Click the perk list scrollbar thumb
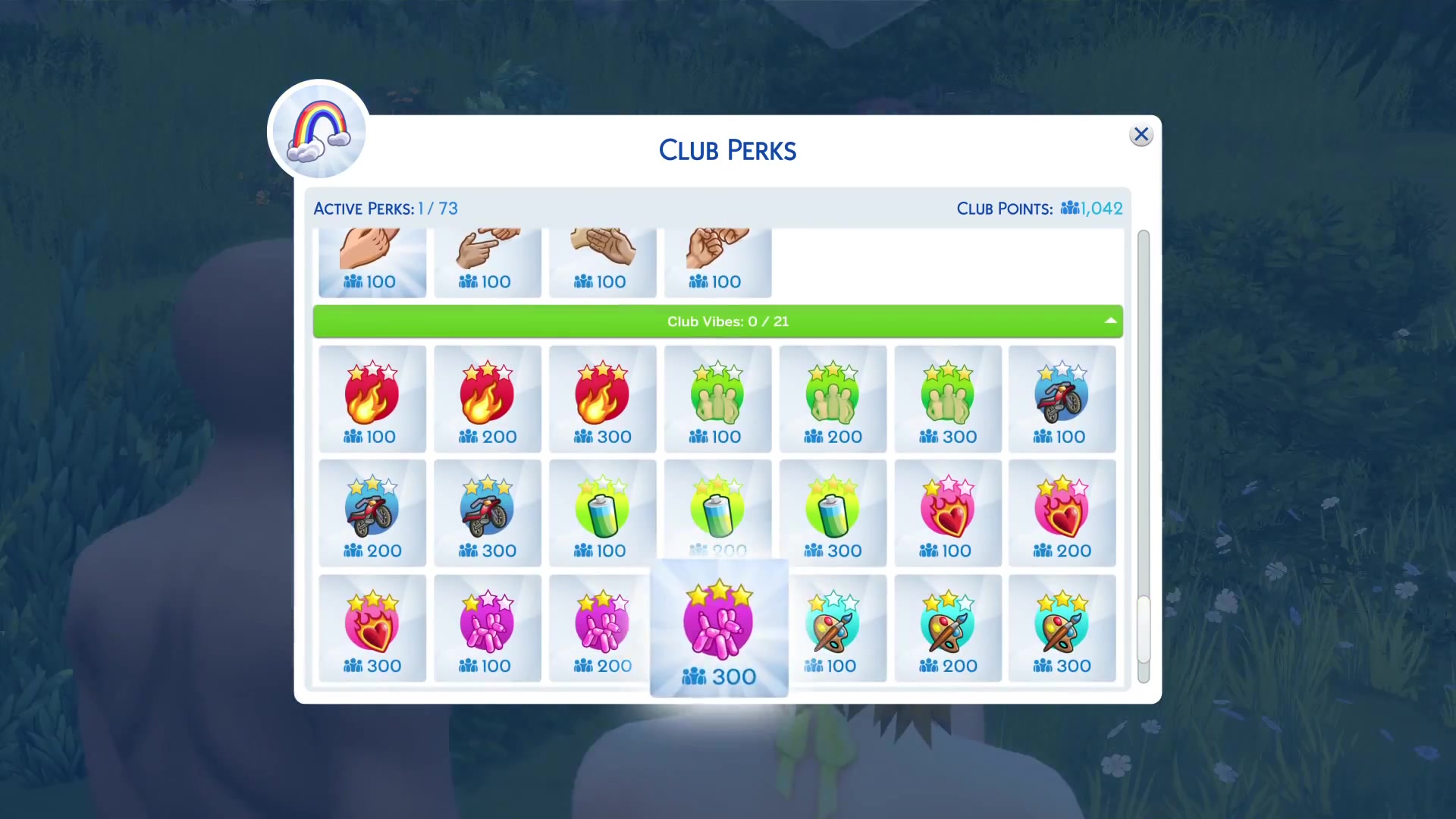1456x819 pixels. [x=1144, y=630]
